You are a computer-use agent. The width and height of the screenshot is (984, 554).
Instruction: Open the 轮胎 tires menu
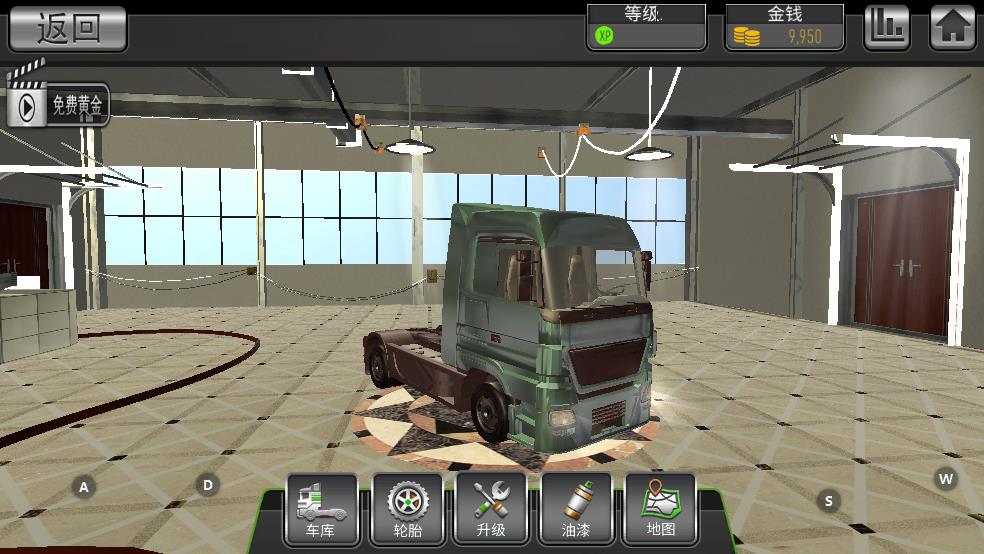407,510
